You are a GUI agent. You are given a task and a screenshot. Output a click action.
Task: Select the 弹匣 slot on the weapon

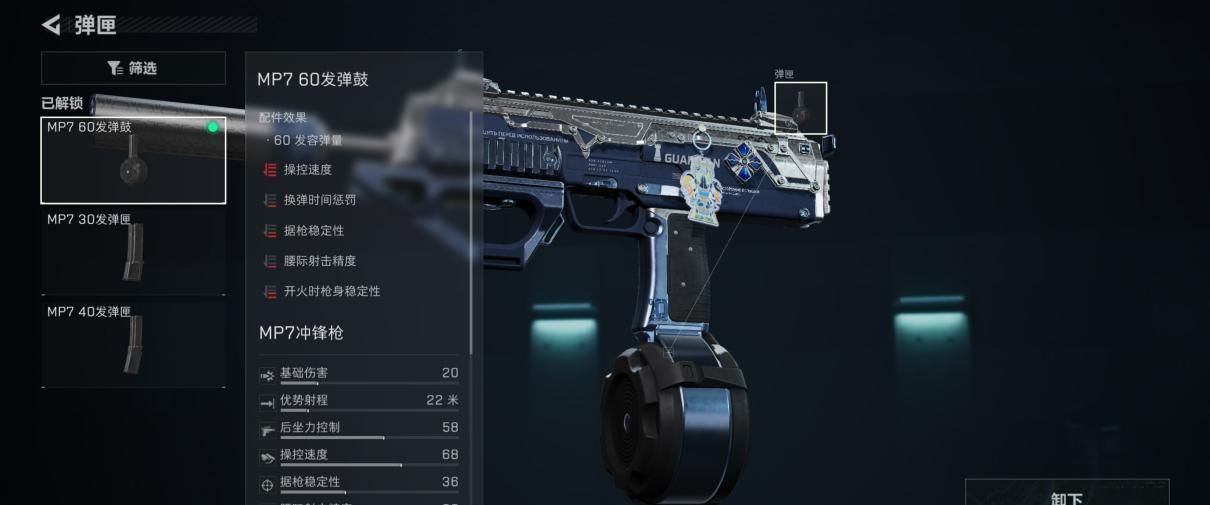pyautogui.click(x=800, y=108)
